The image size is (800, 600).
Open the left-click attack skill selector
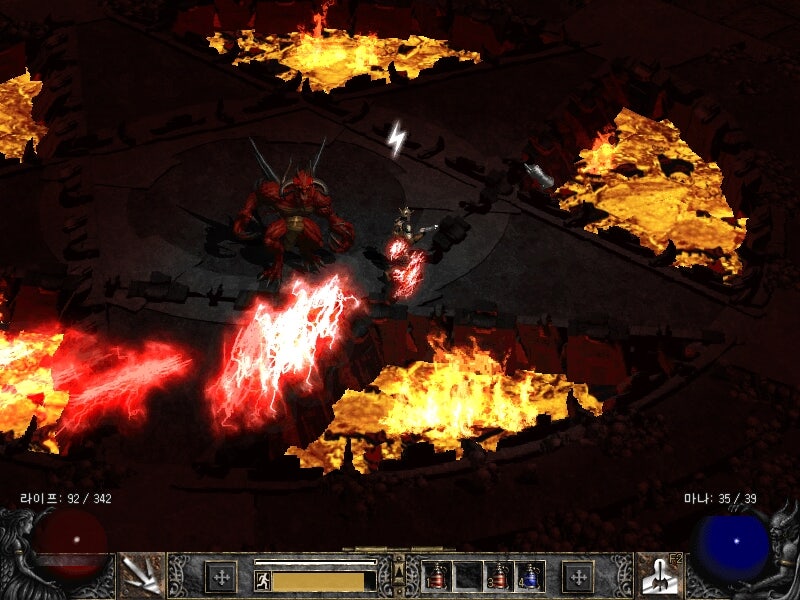tap(140, 575)
